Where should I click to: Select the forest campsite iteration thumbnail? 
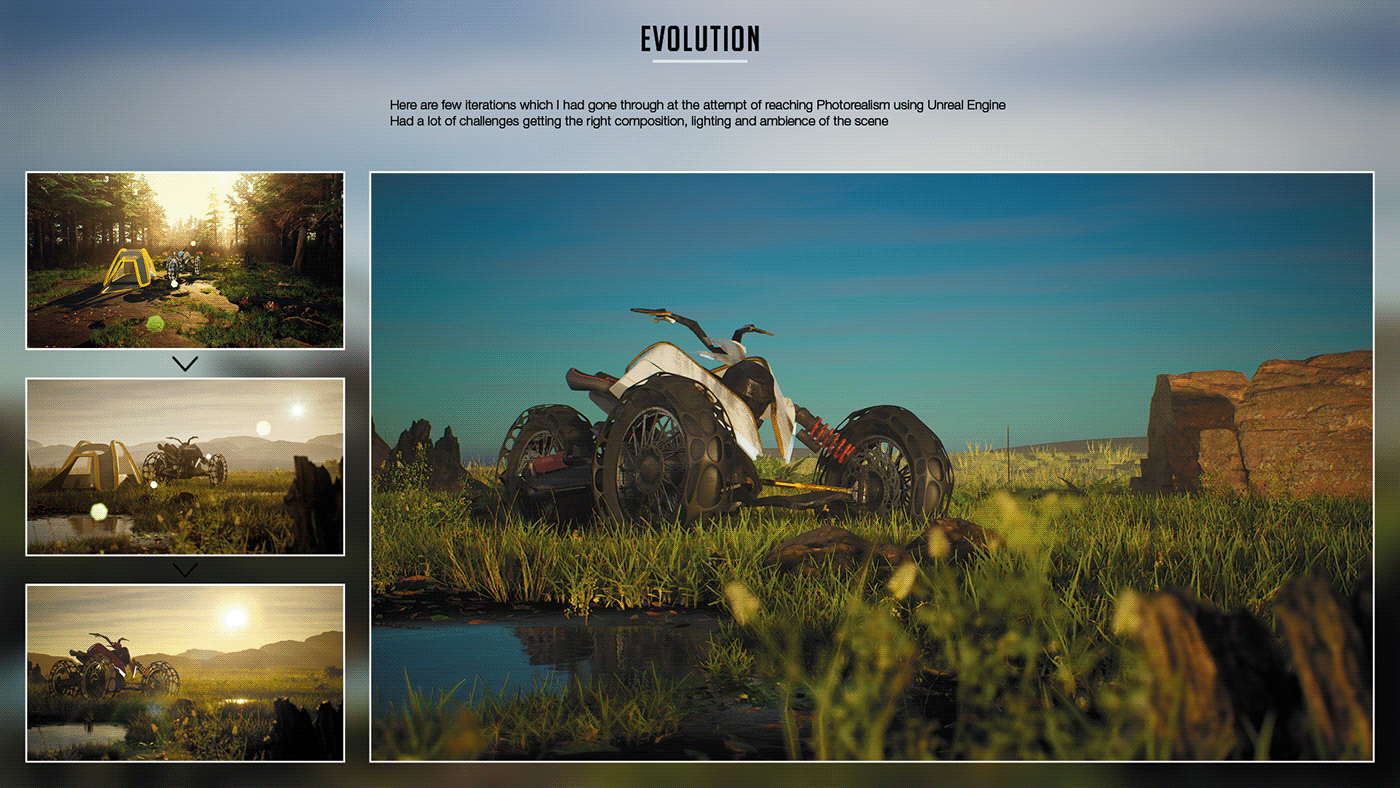185,260
